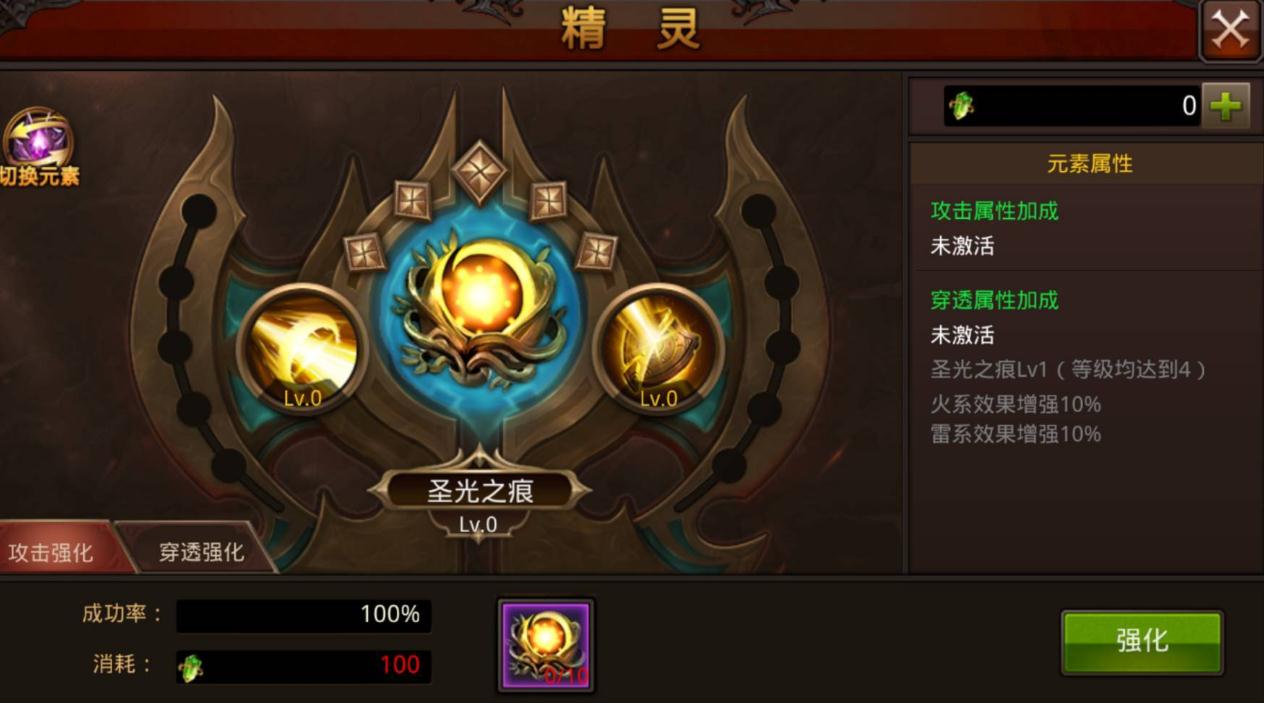Select the central 圣光之痕 sun orb emblem
The width and height of the screenshot is (1264, 703).
(480, 302)
